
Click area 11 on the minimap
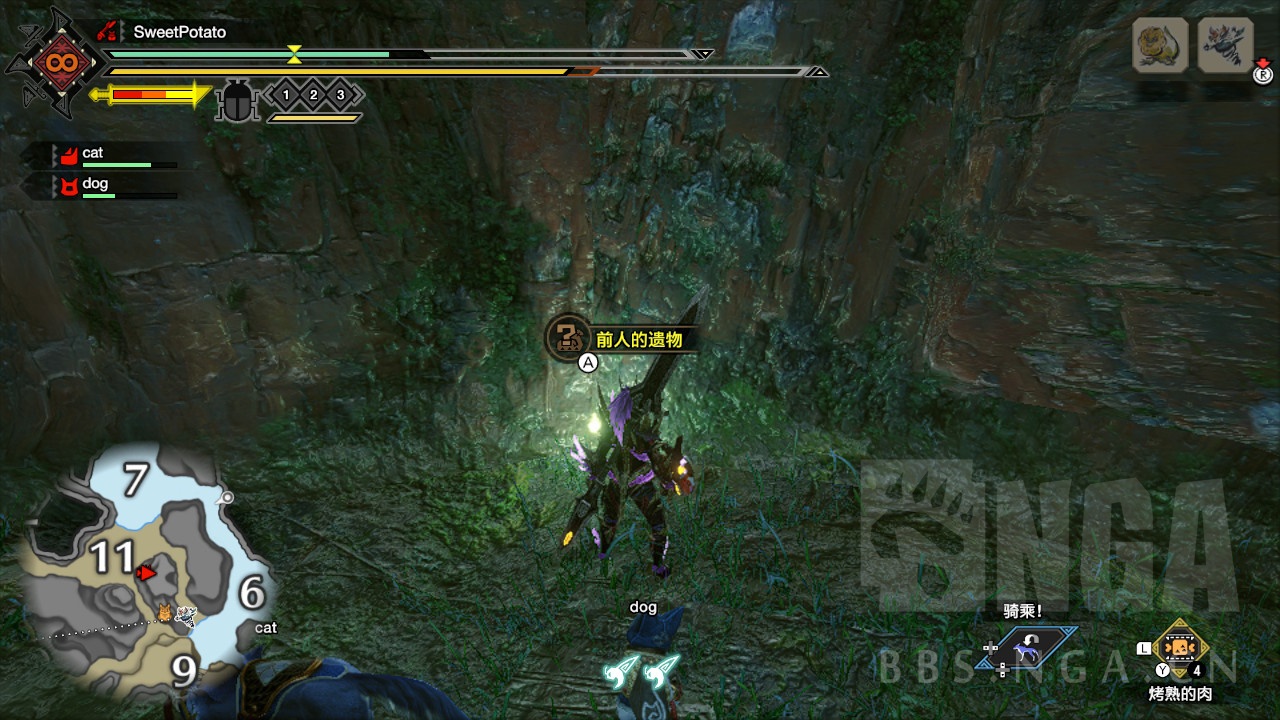pyautogui.click(x=111, y=557)
